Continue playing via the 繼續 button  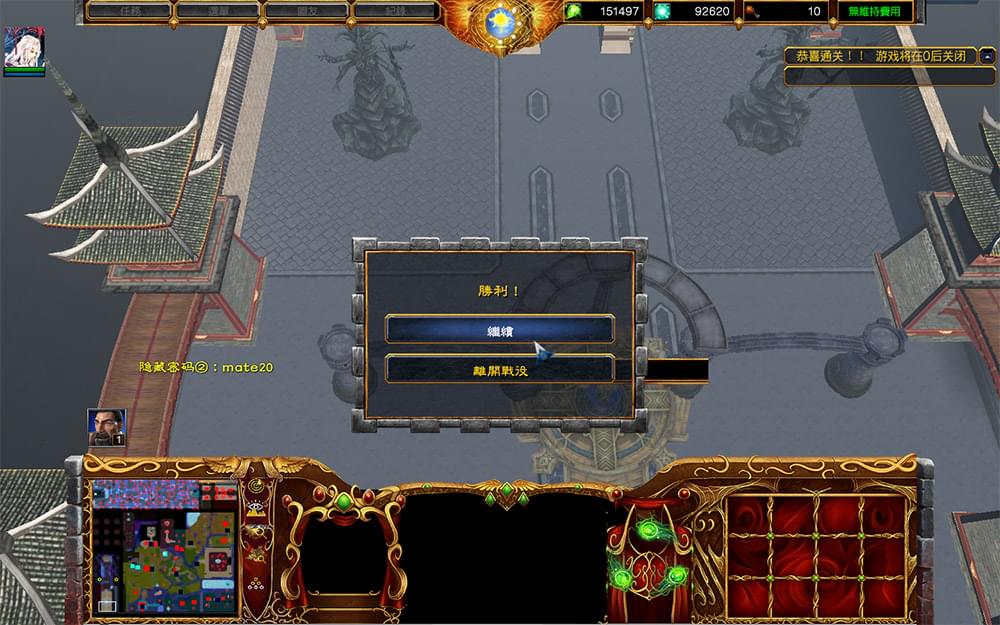500,329
